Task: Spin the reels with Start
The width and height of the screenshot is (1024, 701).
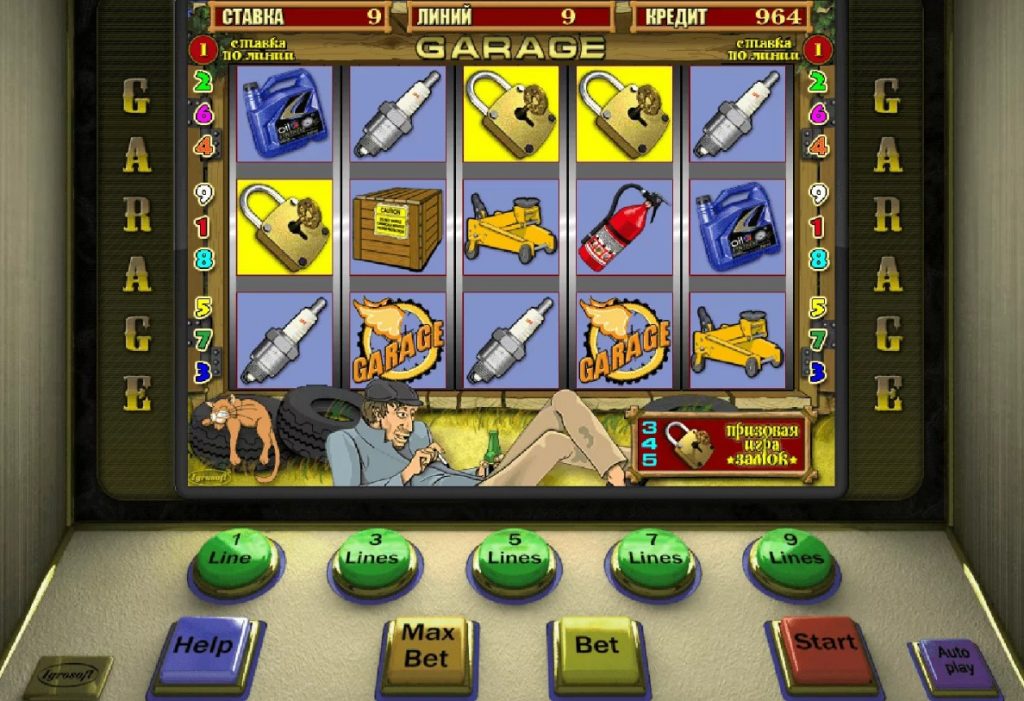Action: 824,643
